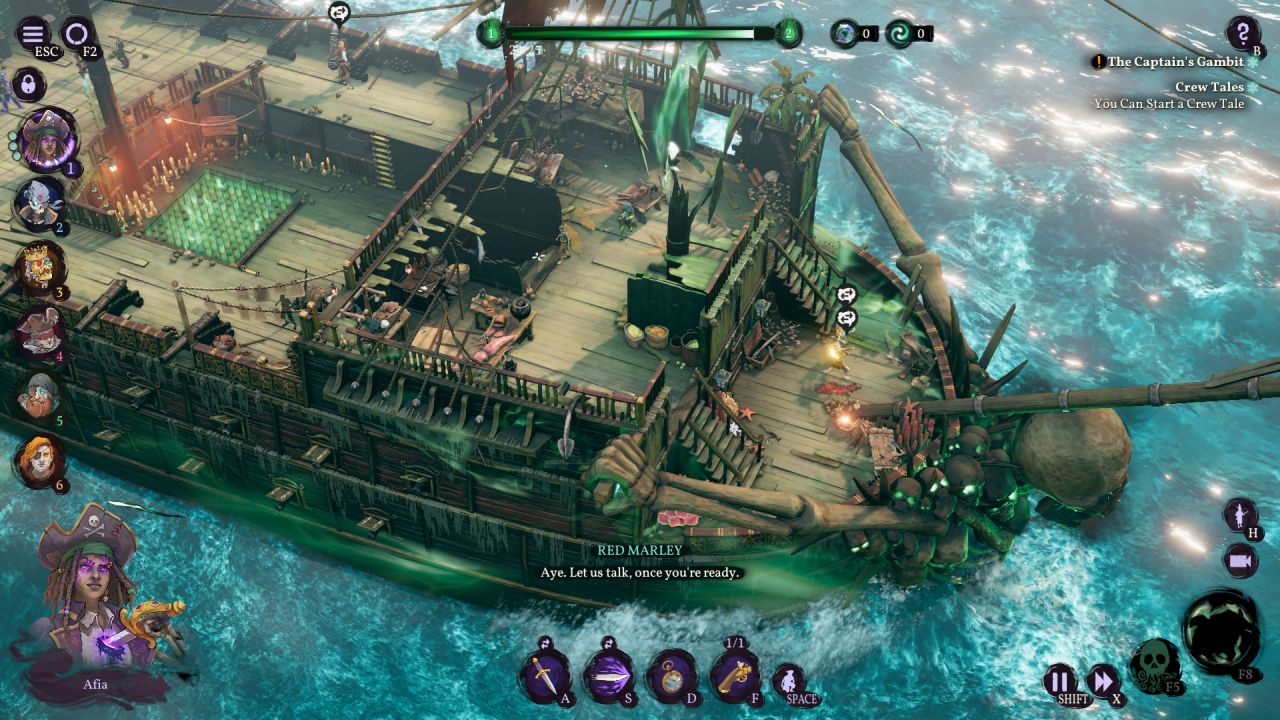Pause the game with the pause button

(1058, 681)
